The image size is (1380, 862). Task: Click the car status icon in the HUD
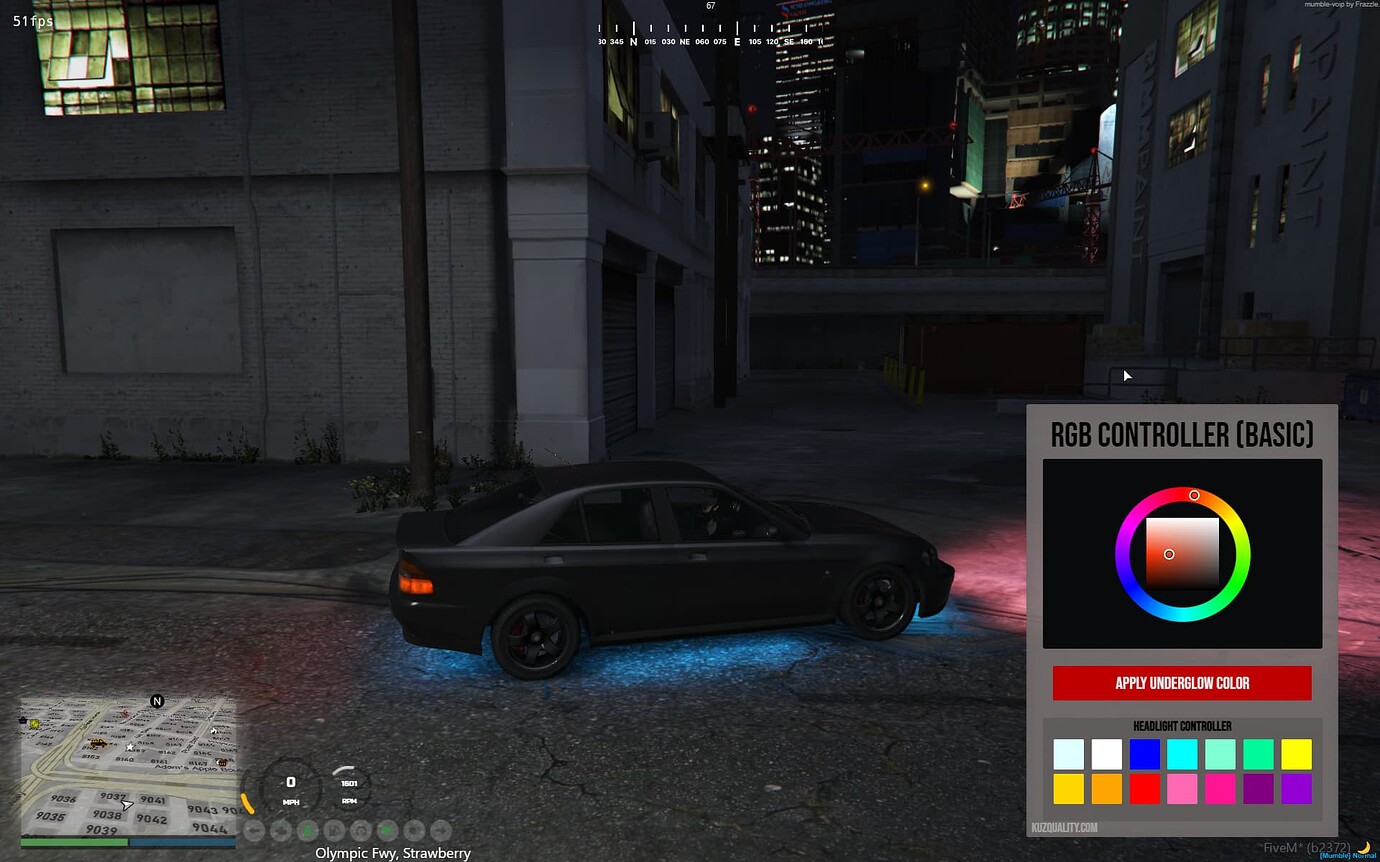281,830
